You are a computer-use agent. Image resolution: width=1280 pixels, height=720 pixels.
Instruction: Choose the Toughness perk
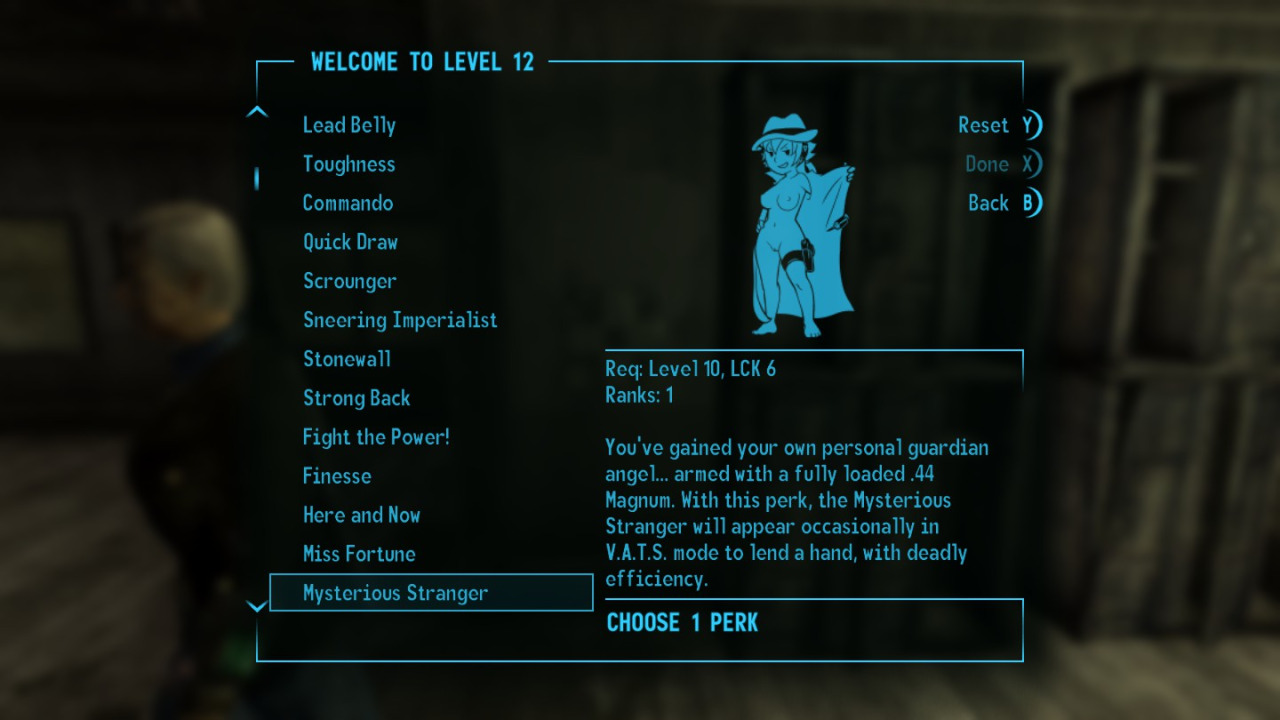(349, 164)
